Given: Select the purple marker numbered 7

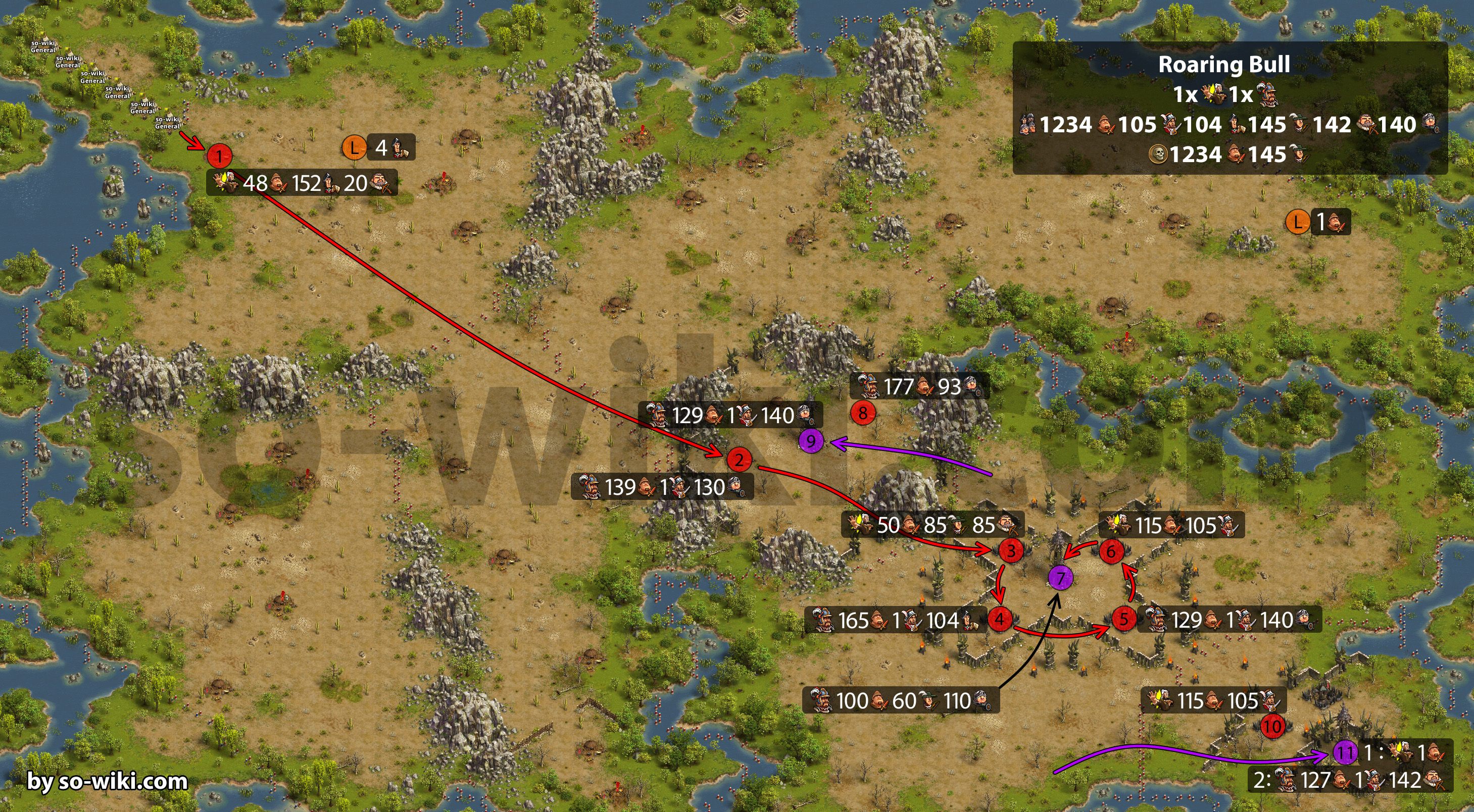Looking at the screenshot, I should coord(1060,578).
